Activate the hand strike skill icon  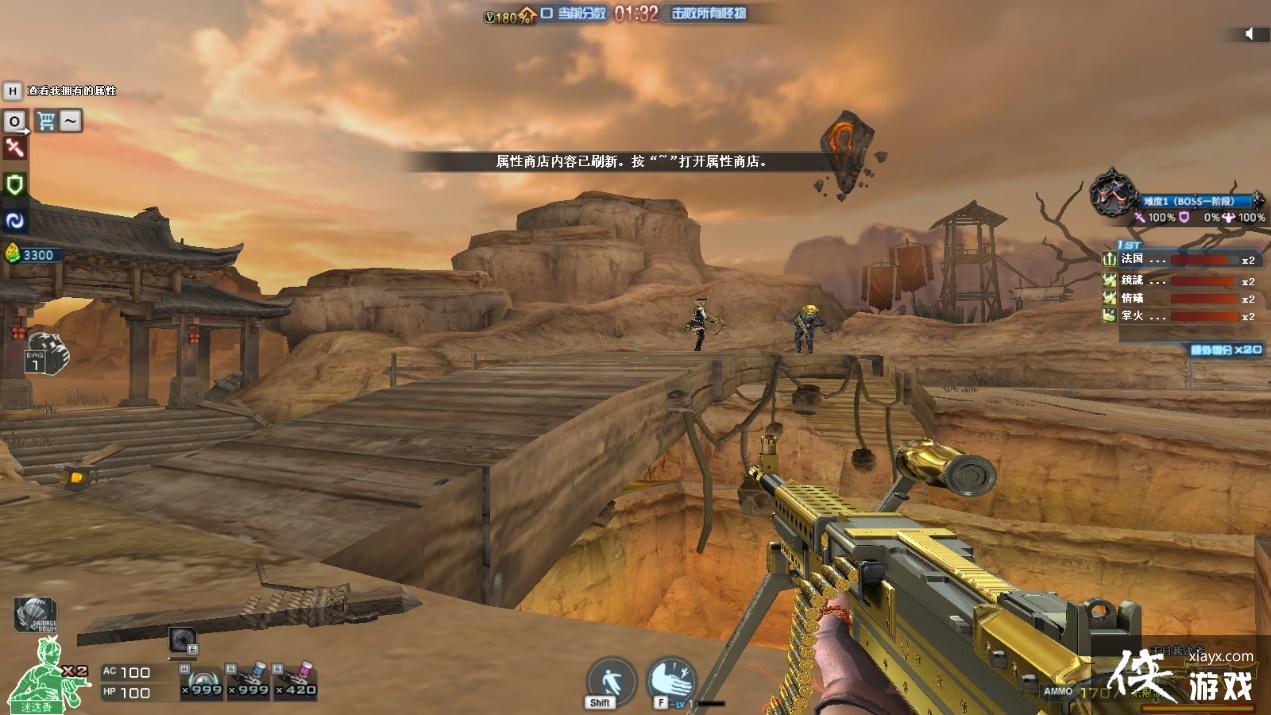tap(671, 680)
